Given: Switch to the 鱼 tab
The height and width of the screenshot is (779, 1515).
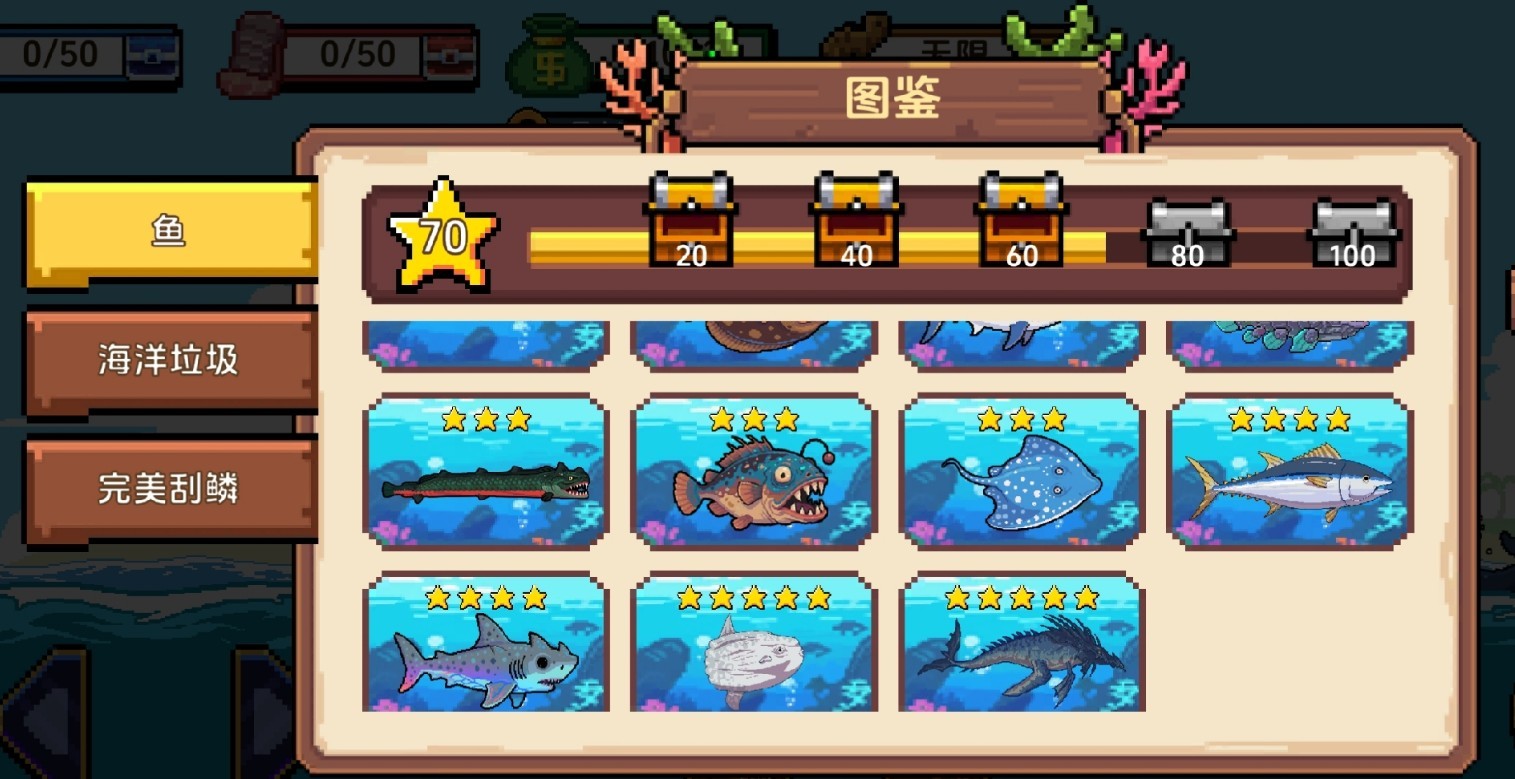Looking at the screenshot, I should coord(170,229).
